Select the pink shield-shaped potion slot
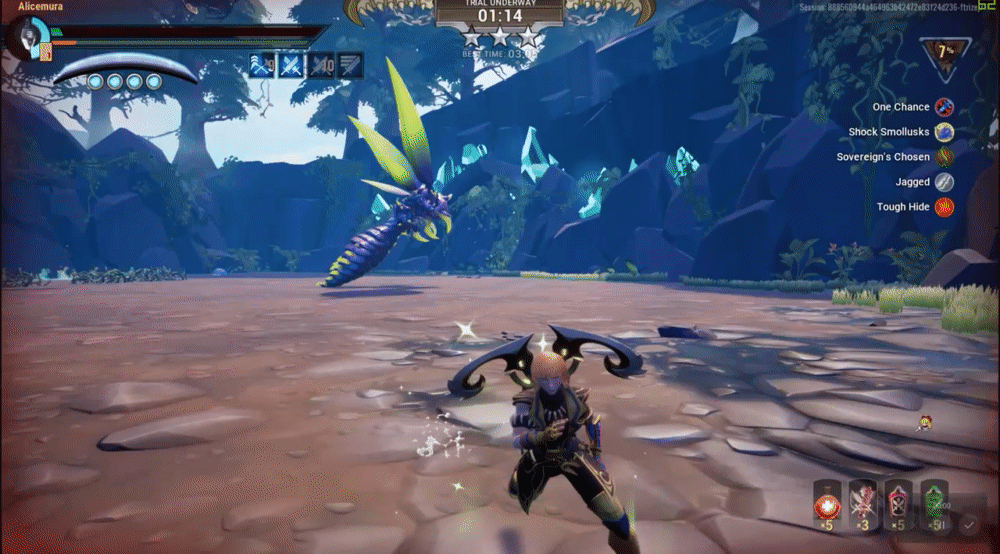Image resolution: width=1000 pixels, height=554 pixels. point(898,499)
